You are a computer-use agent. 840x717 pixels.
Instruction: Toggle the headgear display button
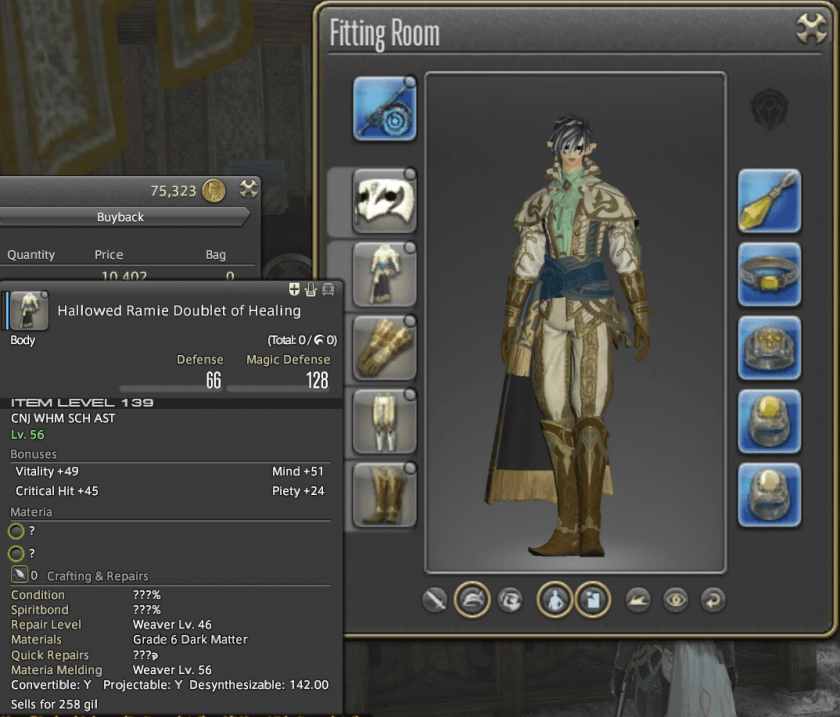pos(472,600)
